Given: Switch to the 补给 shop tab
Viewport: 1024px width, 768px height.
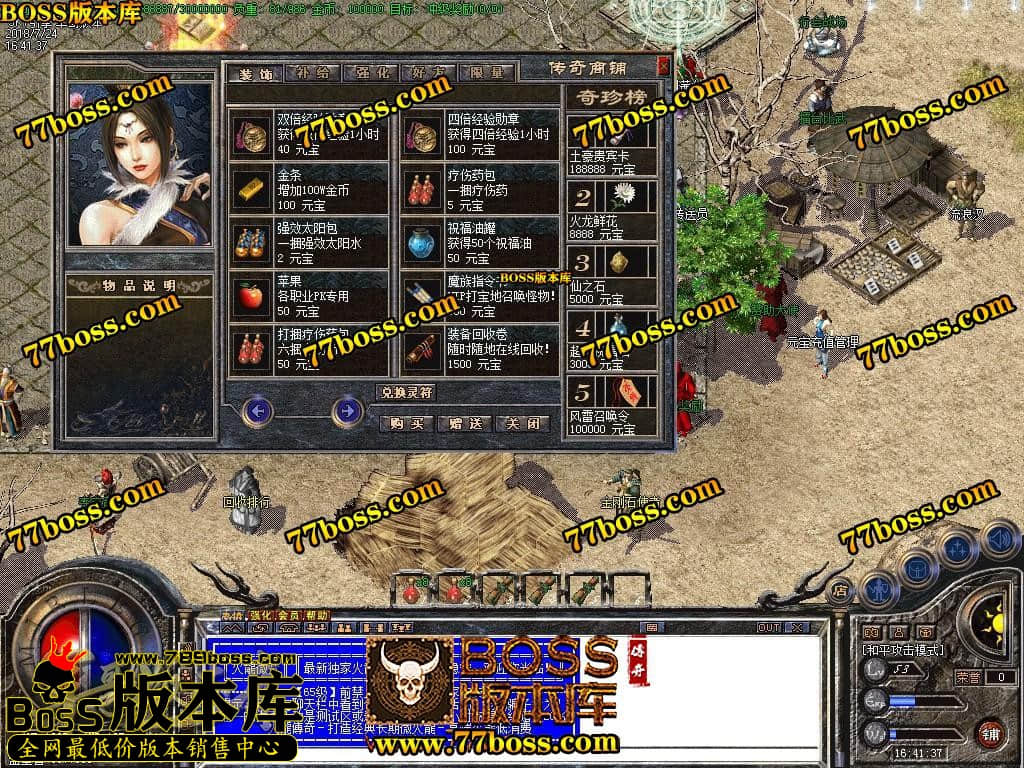Looking at the screenshot, I should tap(312, 73).
